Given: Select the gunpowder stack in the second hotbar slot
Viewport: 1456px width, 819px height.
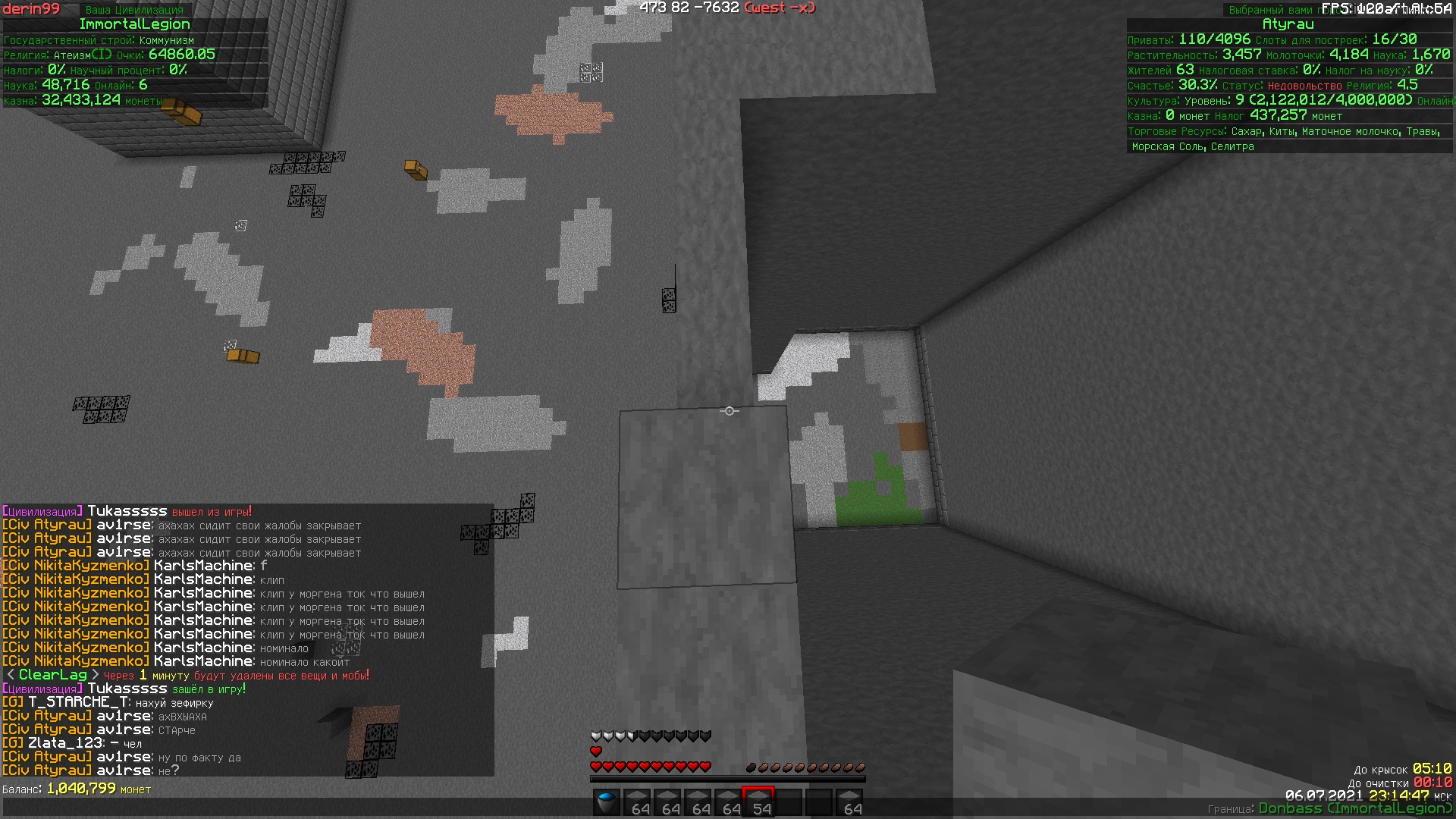Looking at the screenshot, I should 638,800.
